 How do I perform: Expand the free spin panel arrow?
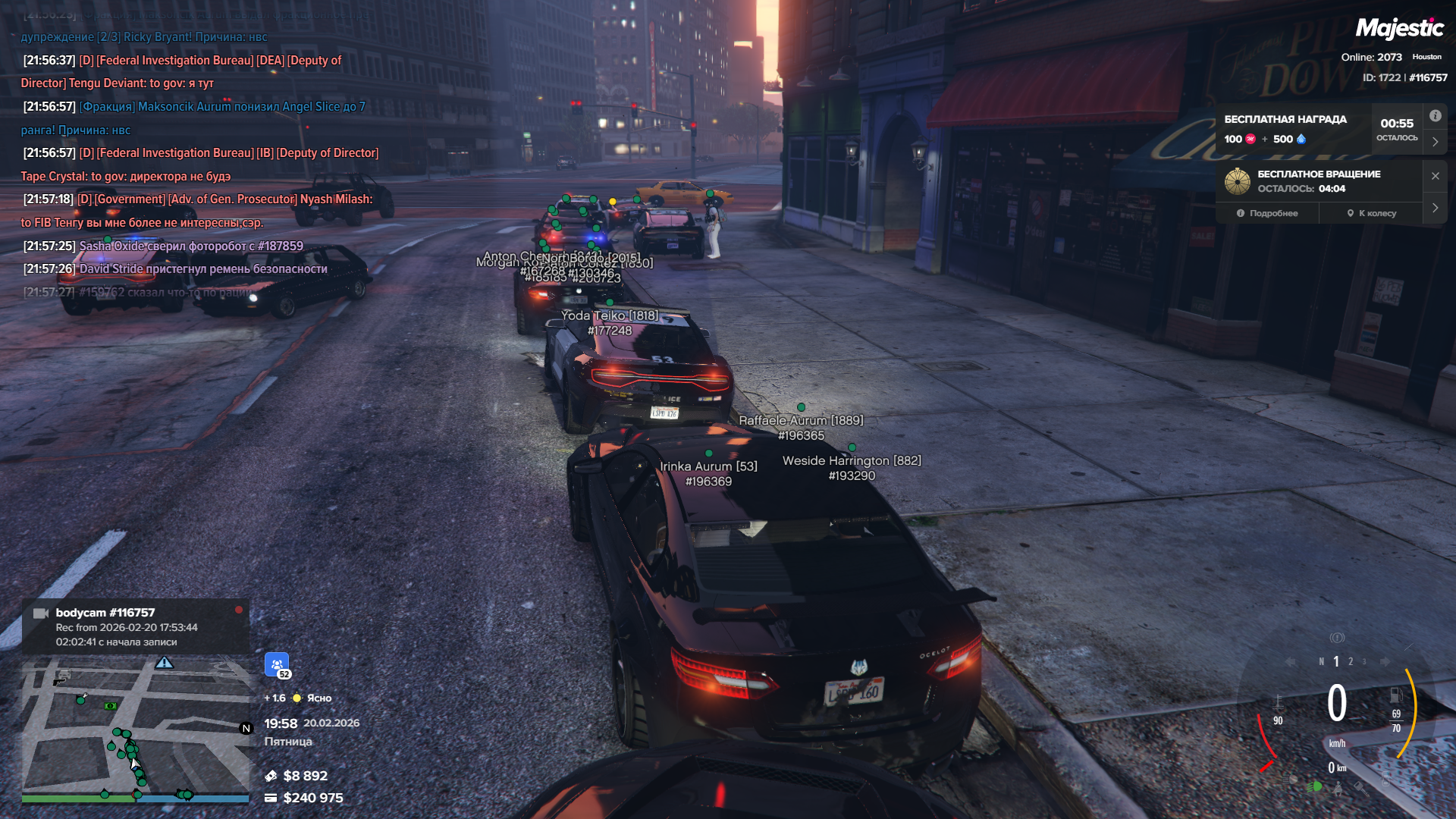click(x=1435, y=208)
